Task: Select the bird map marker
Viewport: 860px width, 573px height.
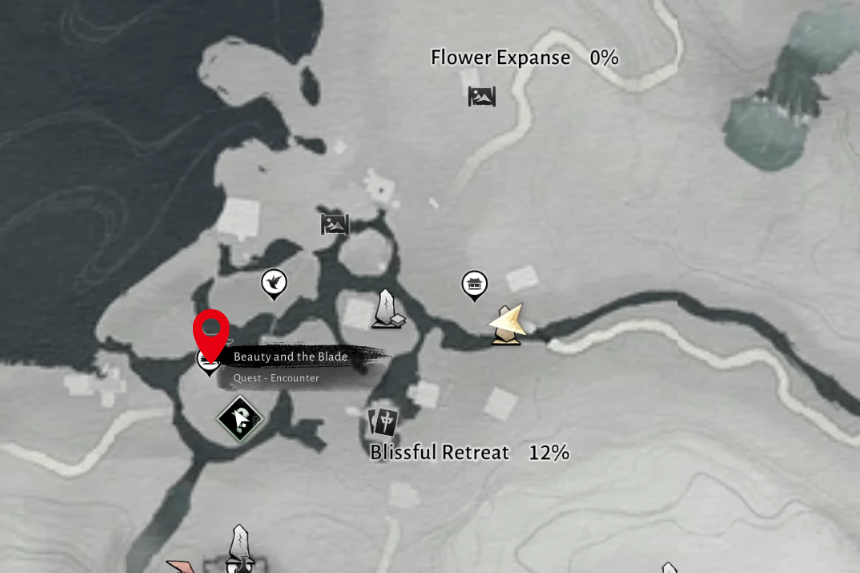Action: (x=273, y=283)
